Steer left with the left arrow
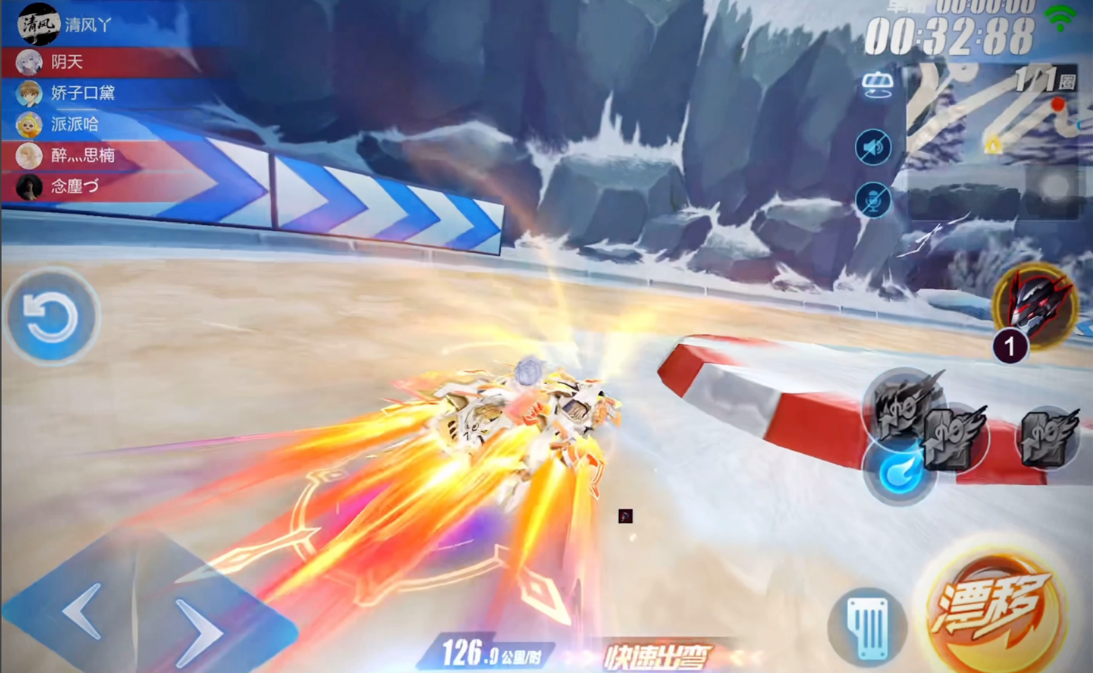This screenshot has height=673, width=1093. pyautogui.click(x=82, y=610)
